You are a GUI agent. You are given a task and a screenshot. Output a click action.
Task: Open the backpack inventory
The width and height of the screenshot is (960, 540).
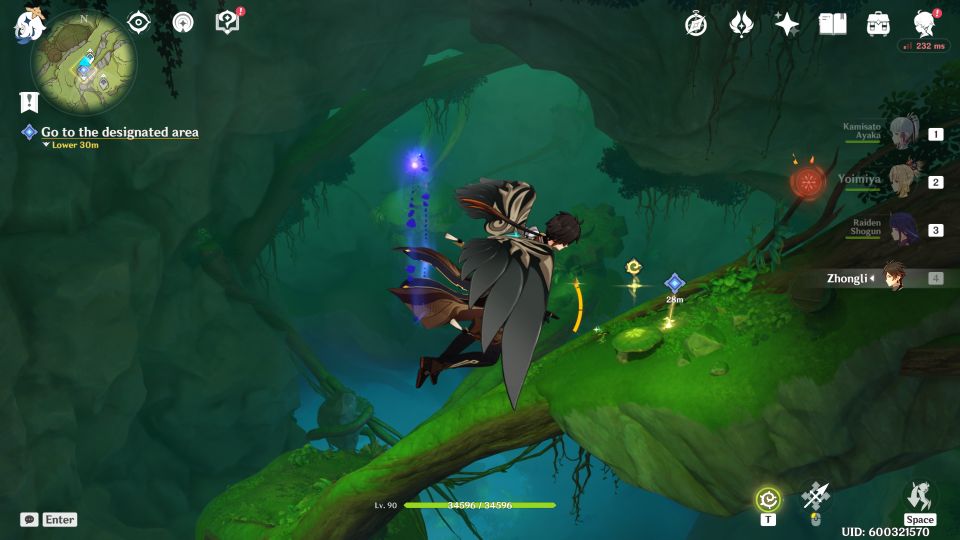878,24
